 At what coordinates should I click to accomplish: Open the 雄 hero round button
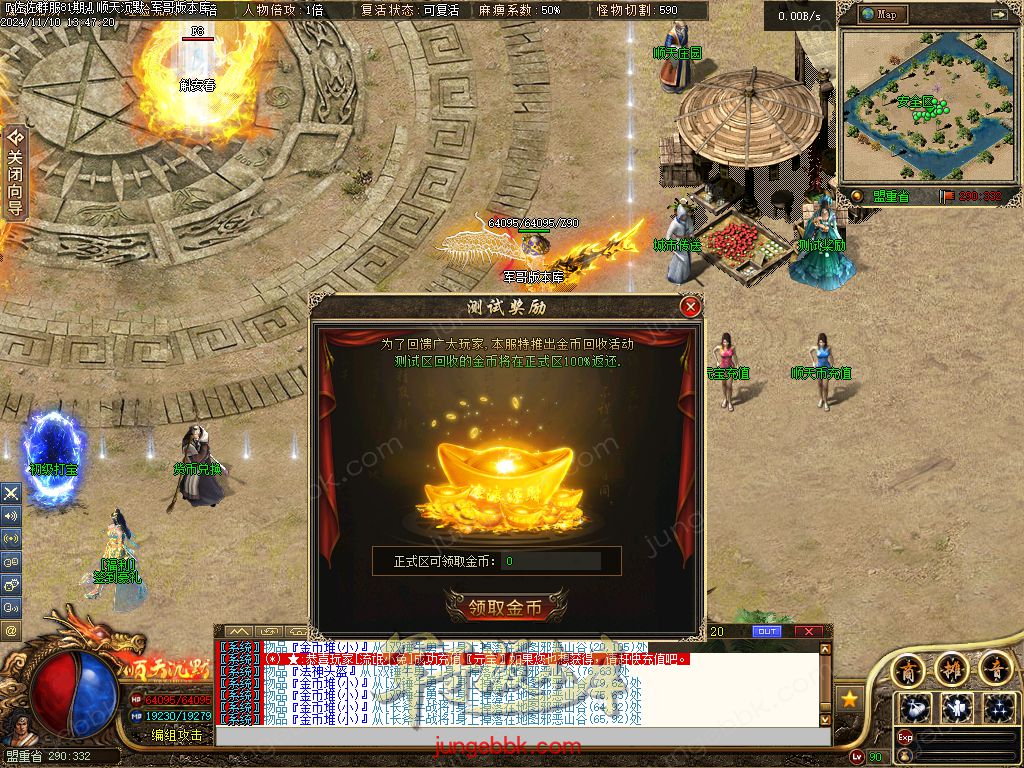point(951,667)
